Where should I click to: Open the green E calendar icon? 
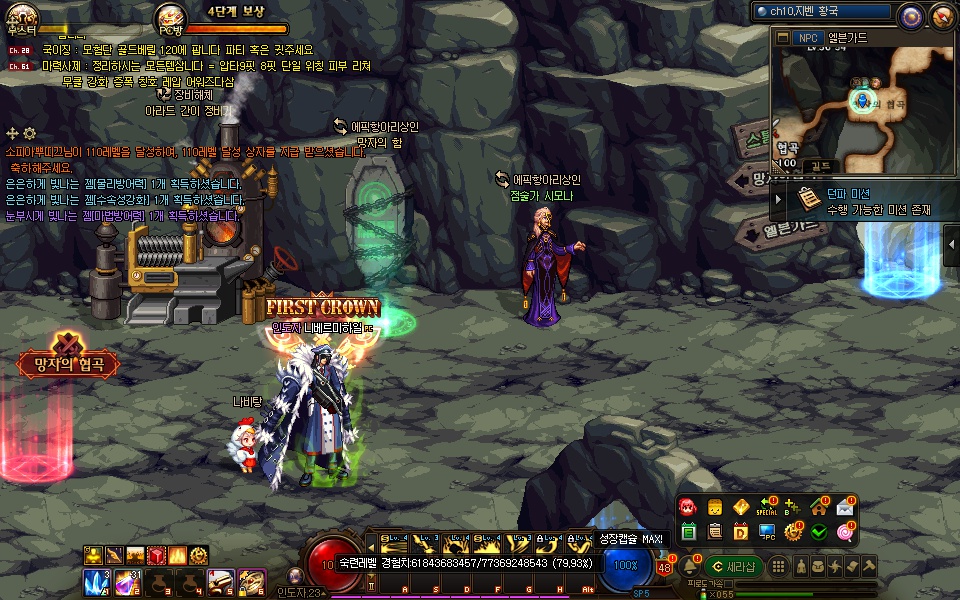coord(688,532)
